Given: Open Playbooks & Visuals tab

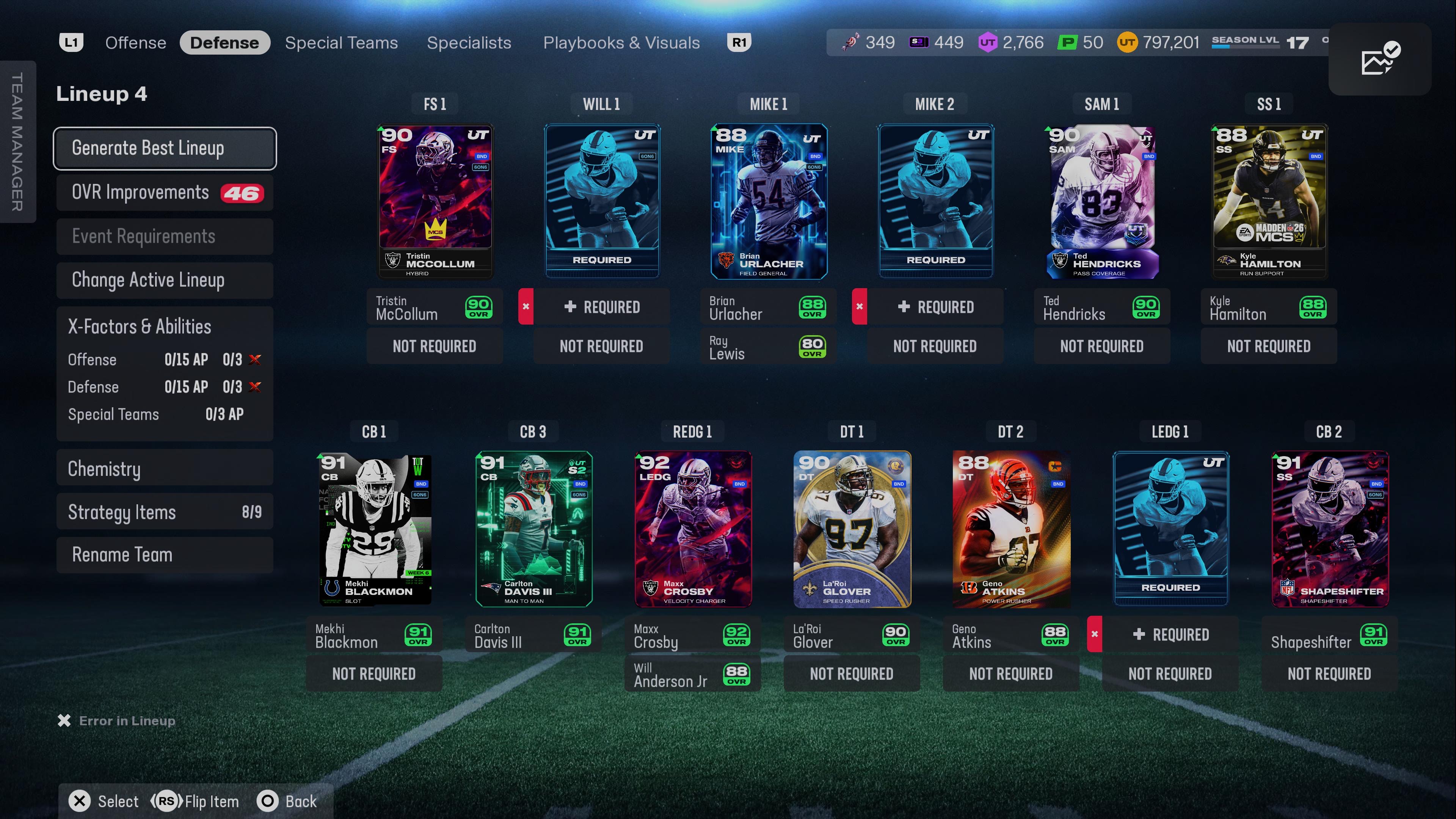Looking at the screenshot, I should (x=621, y=43).
